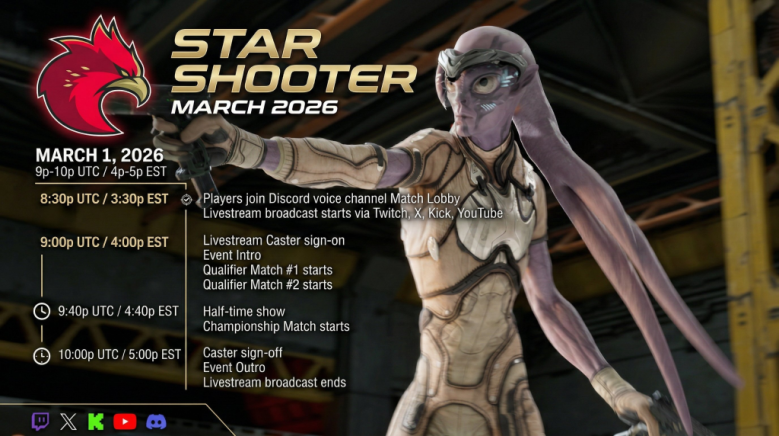Image resolution: width=779 pixels, height=436 pixels.
Task: Open the Discord icon link
Action: 156,421
